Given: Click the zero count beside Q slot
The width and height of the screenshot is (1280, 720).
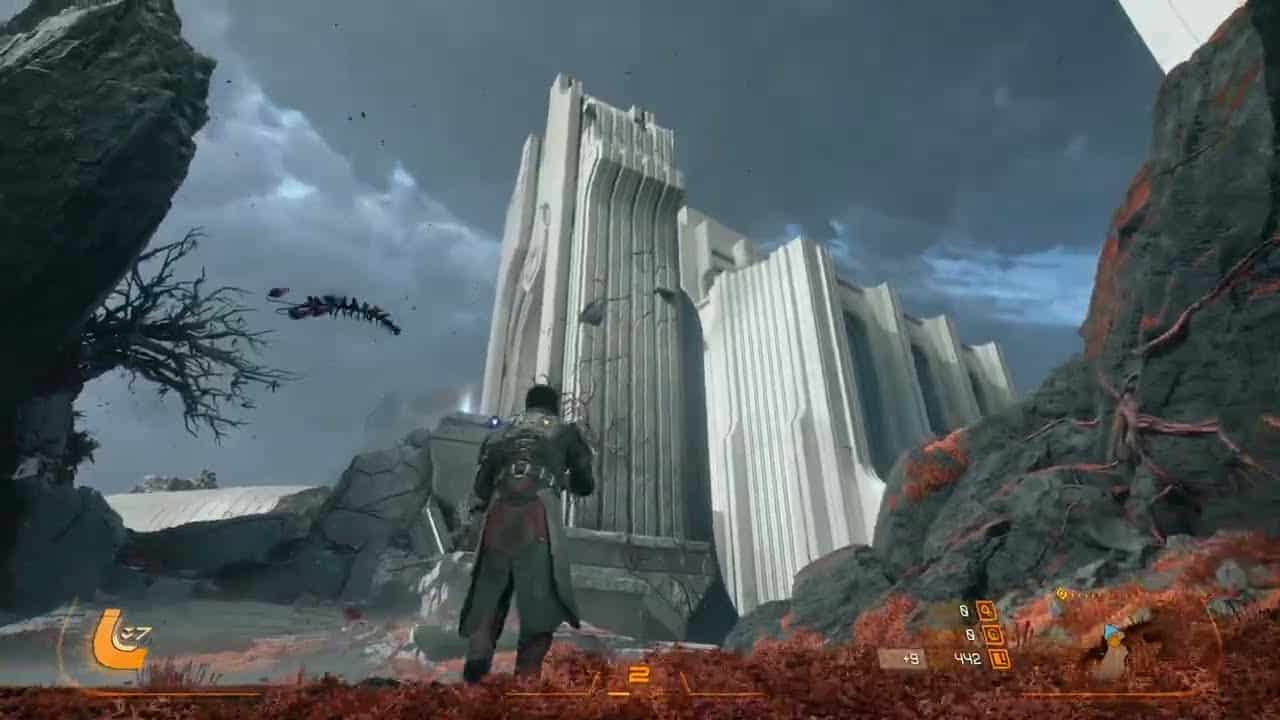Looking at the screenshot, I should [x=963, y=609].
